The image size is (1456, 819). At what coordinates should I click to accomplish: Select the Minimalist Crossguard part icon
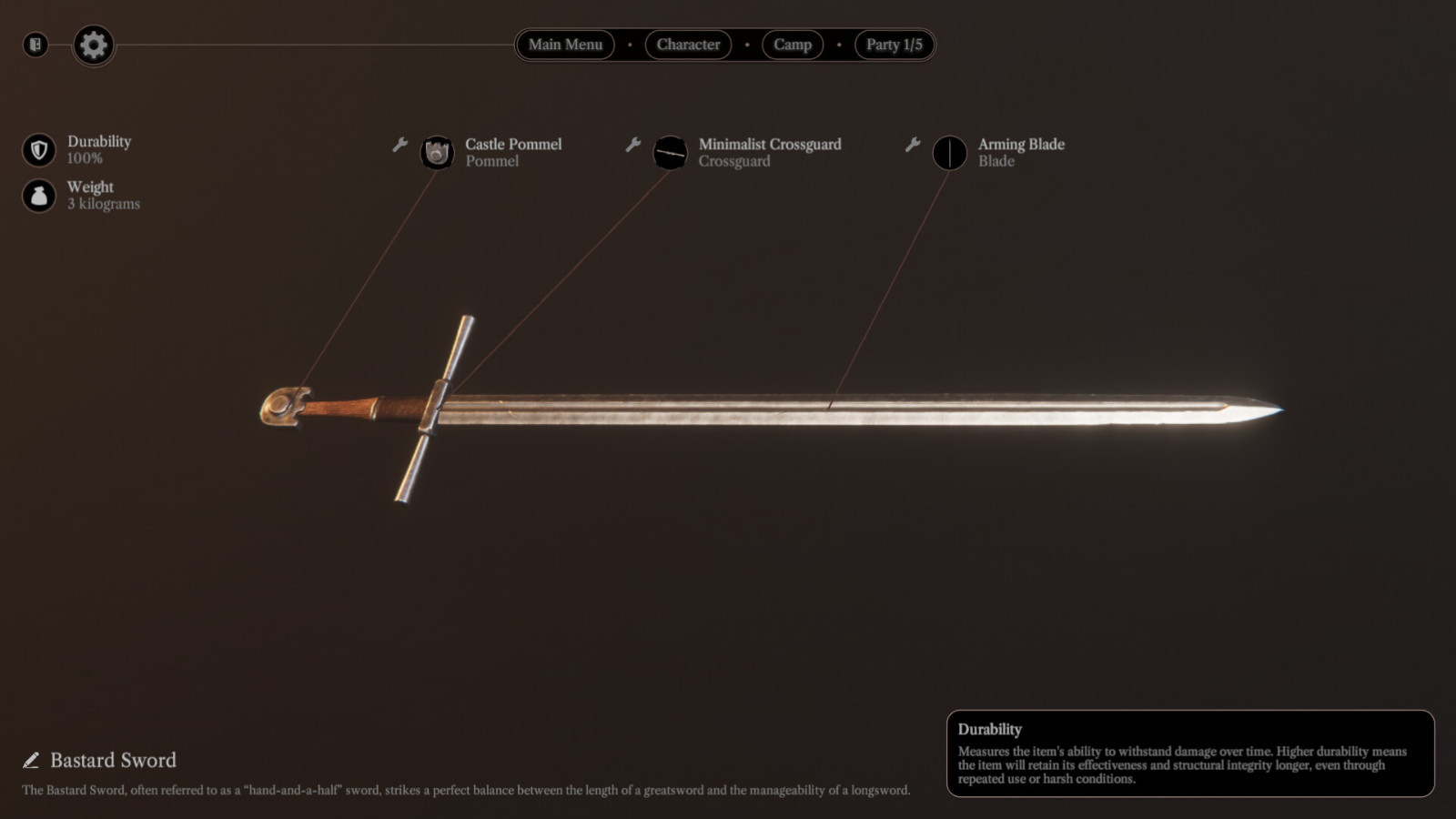671,152
